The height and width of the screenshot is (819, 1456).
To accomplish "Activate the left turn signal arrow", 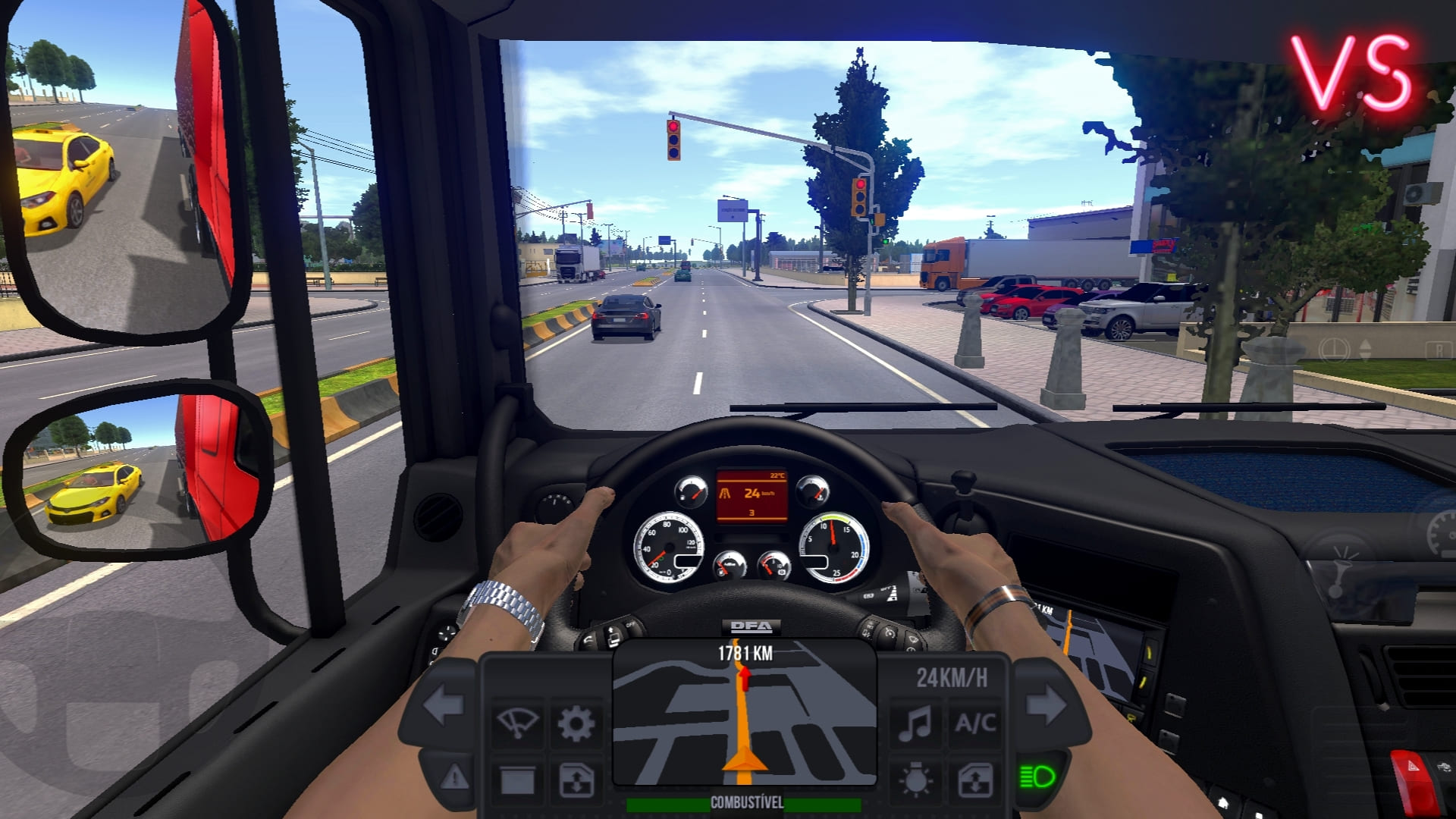I will click(443, 706).
